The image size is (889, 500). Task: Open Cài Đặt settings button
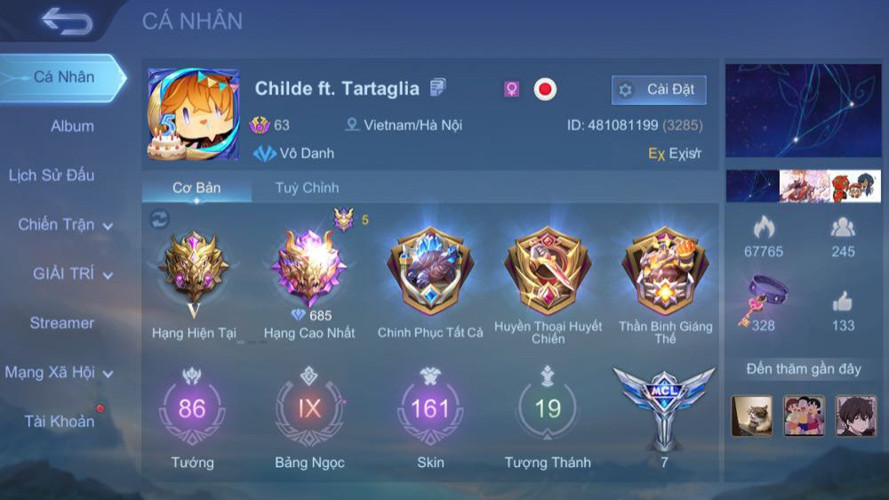659,90
